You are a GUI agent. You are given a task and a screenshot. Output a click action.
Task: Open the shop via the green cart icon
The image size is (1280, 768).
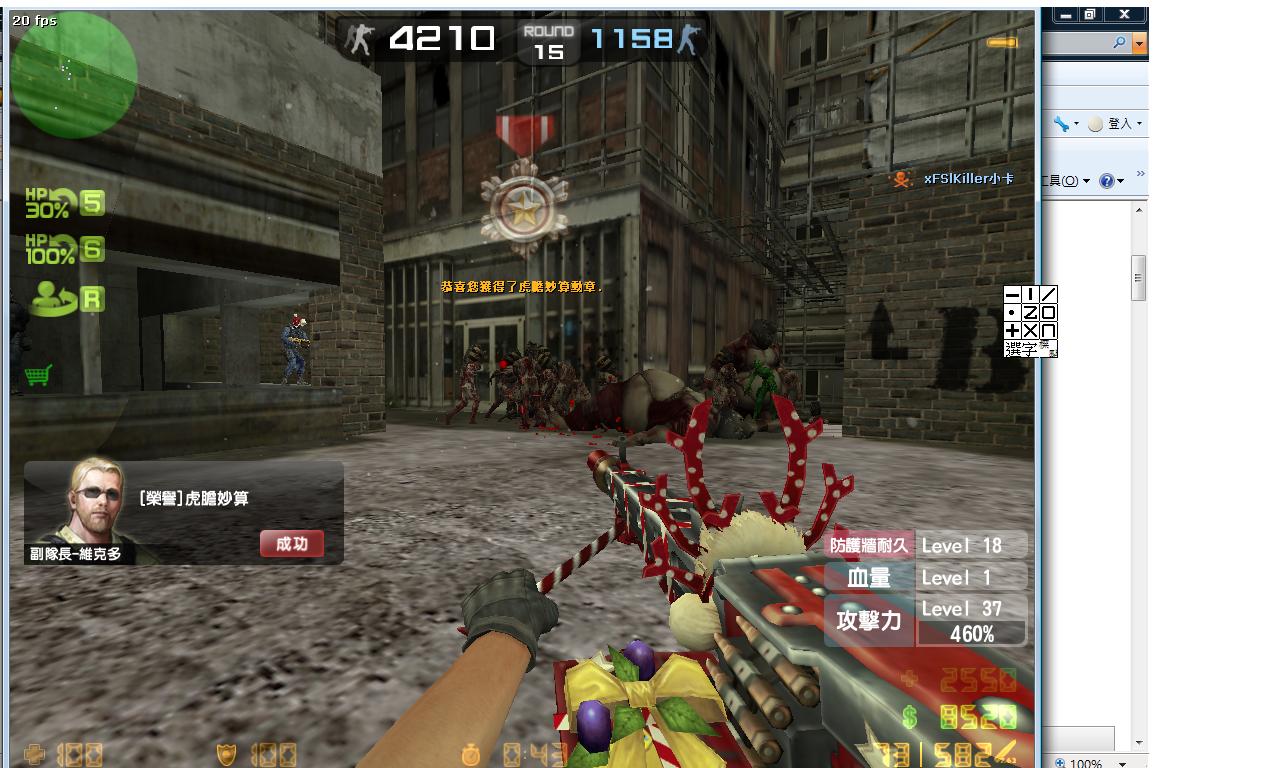tap(38, 376)
